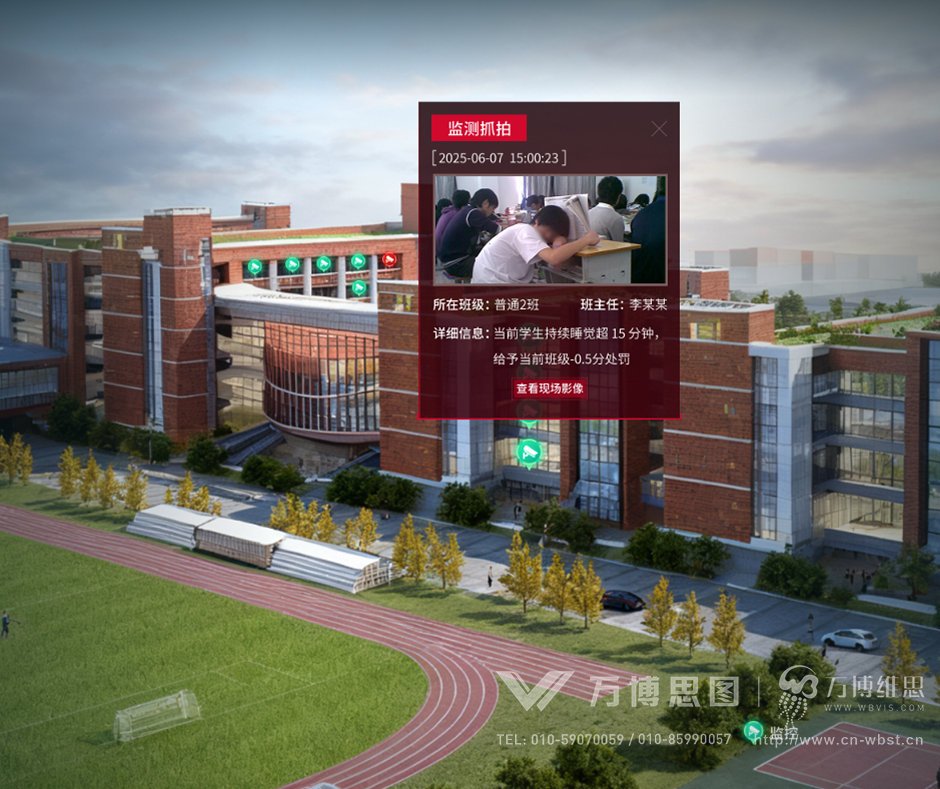940x789 pixels.
Task: Enlarge the sleeping student snapshot
Action: click(549, 230)
